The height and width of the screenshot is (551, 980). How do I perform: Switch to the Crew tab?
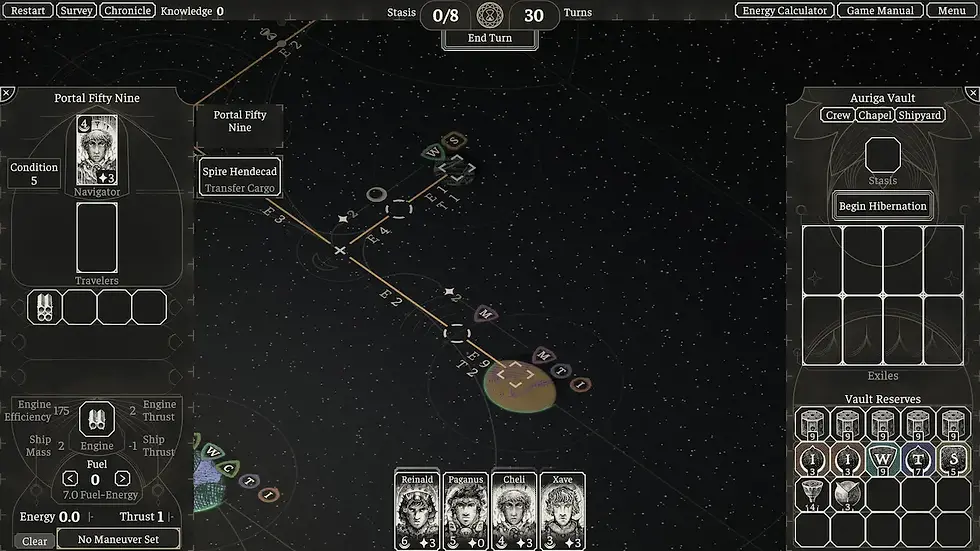click(838, 116)
